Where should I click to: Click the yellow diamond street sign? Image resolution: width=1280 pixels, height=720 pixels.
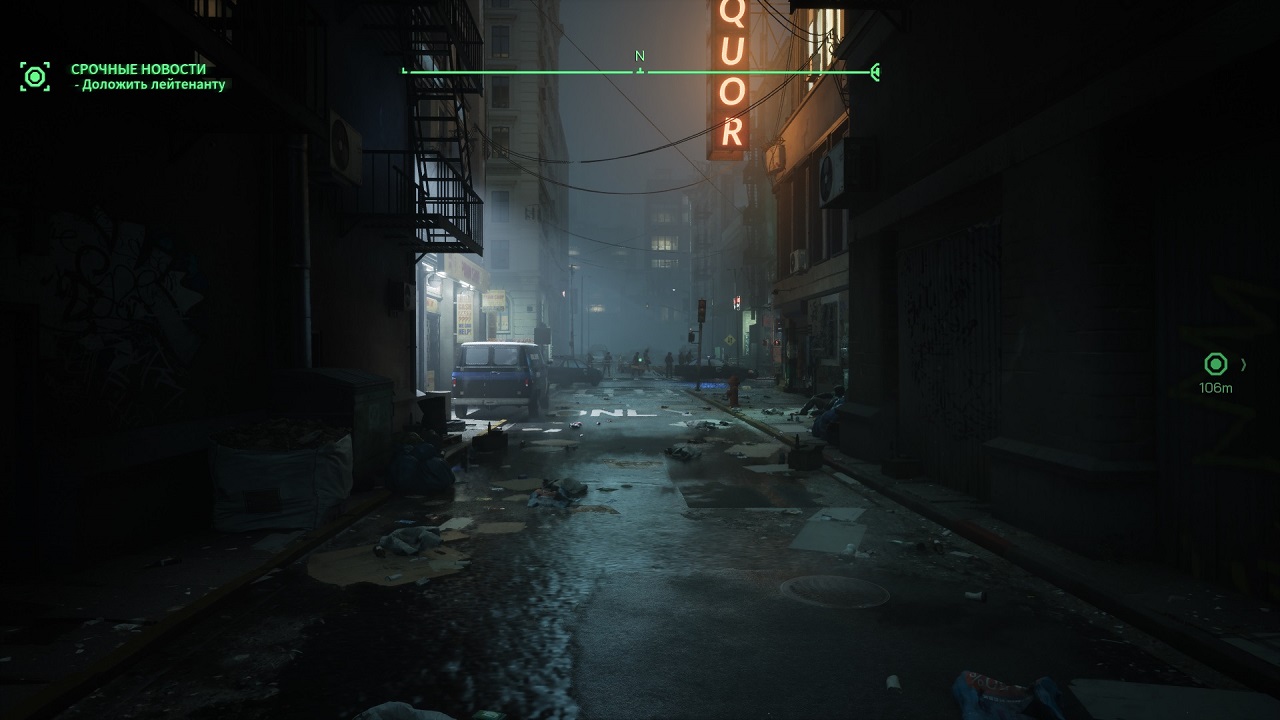(730, 339)
